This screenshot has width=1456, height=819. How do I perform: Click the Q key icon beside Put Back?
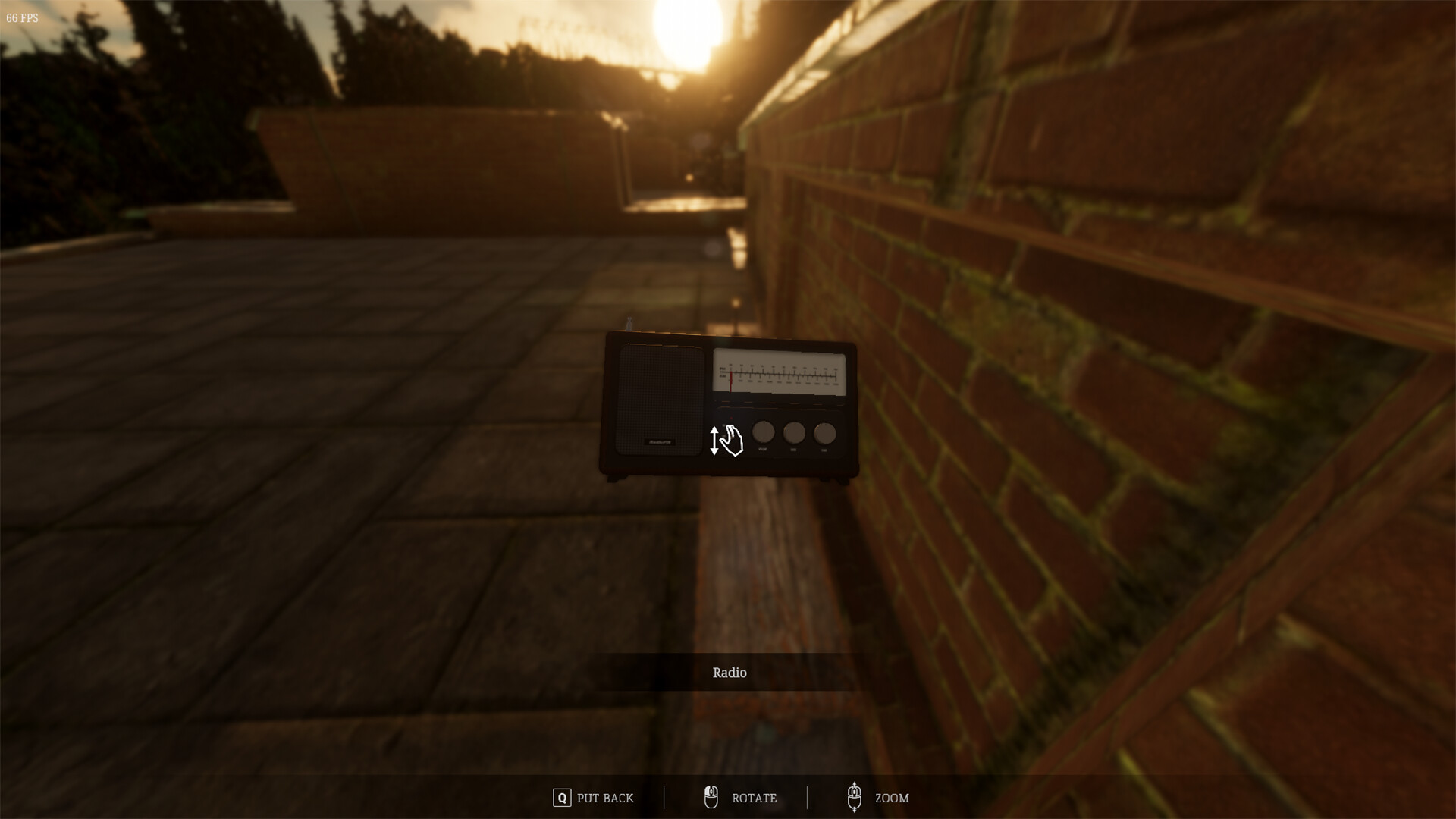(561, 798)
